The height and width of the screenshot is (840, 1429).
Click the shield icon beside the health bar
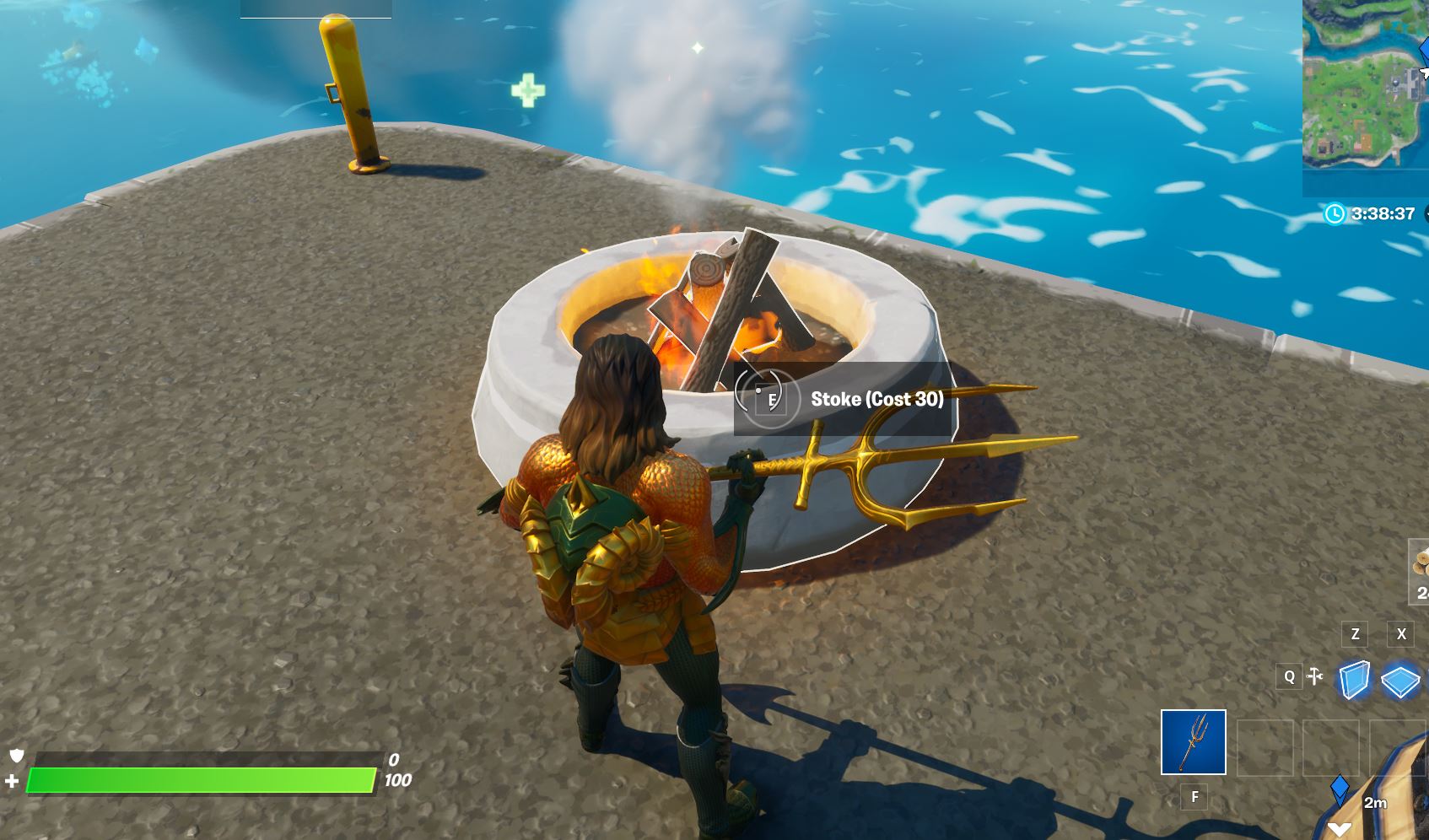[x=15, y=757]
